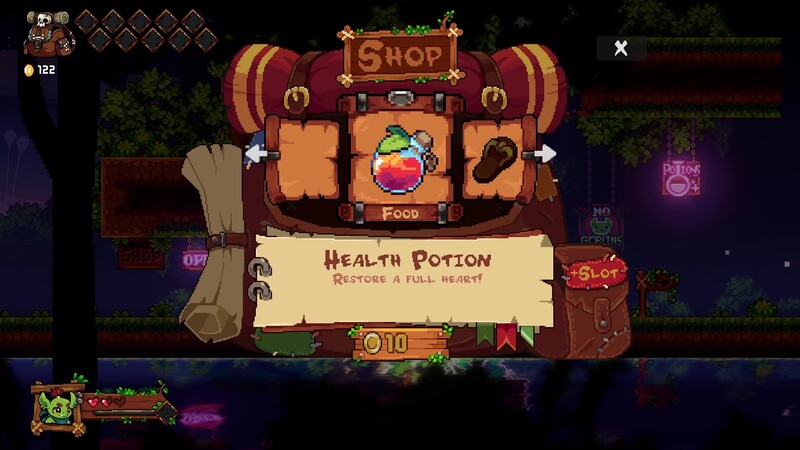Viewport: 800px width, 450px height.
Task: Close the shop with the X button
Action: click(621, 48)
